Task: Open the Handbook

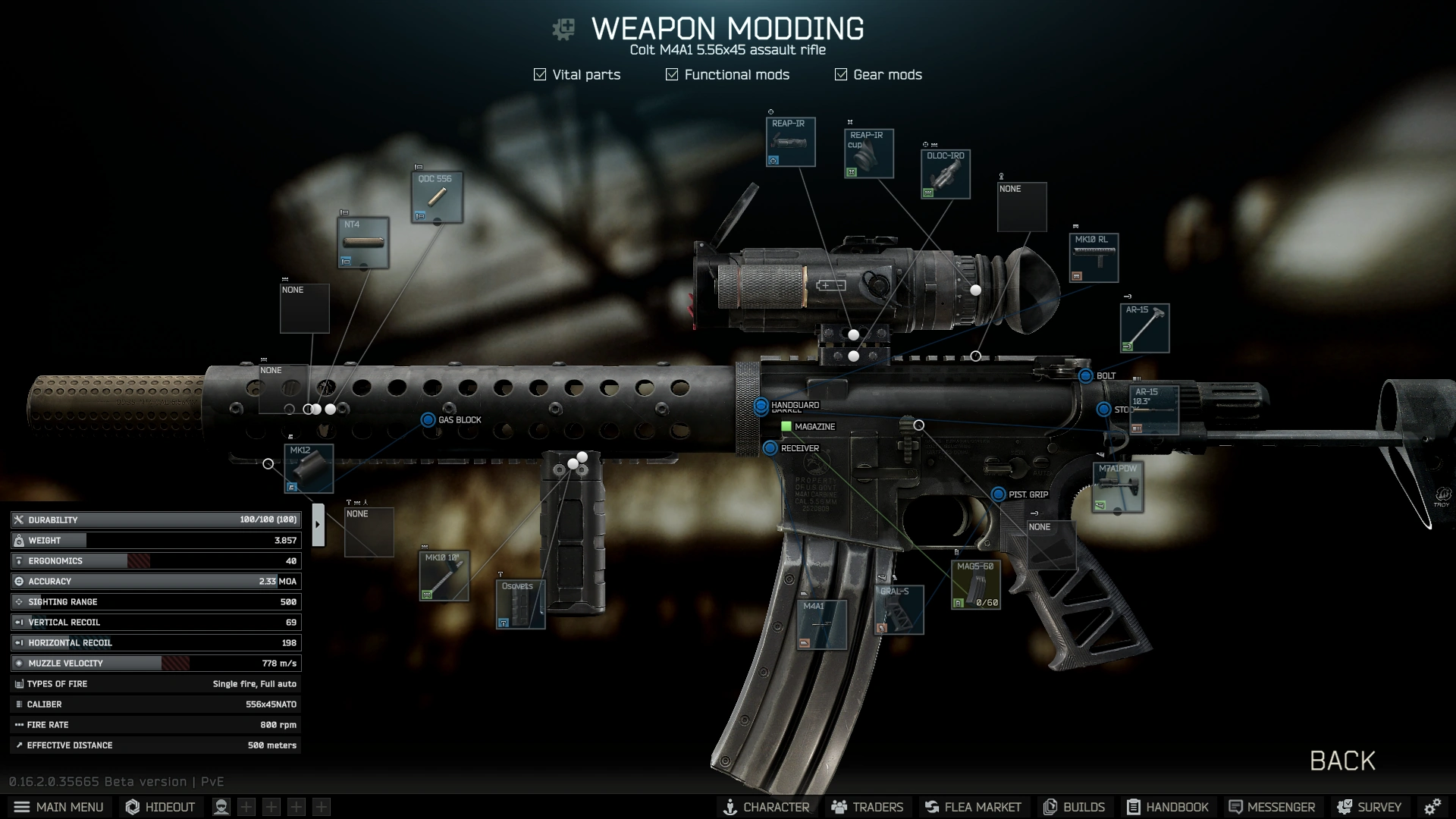Action: point(1168,807)
